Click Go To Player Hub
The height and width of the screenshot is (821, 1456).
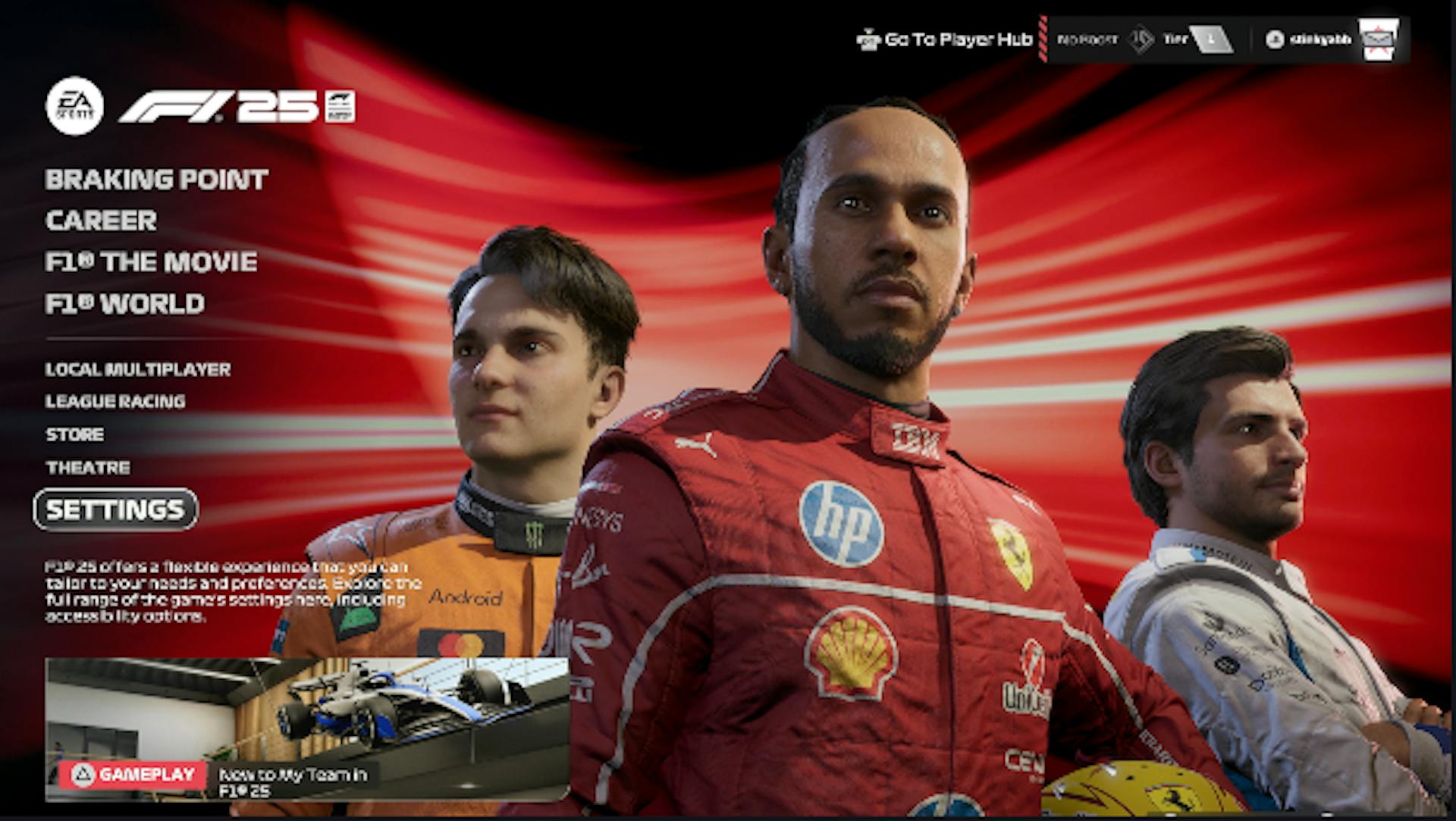coord(945,39)
